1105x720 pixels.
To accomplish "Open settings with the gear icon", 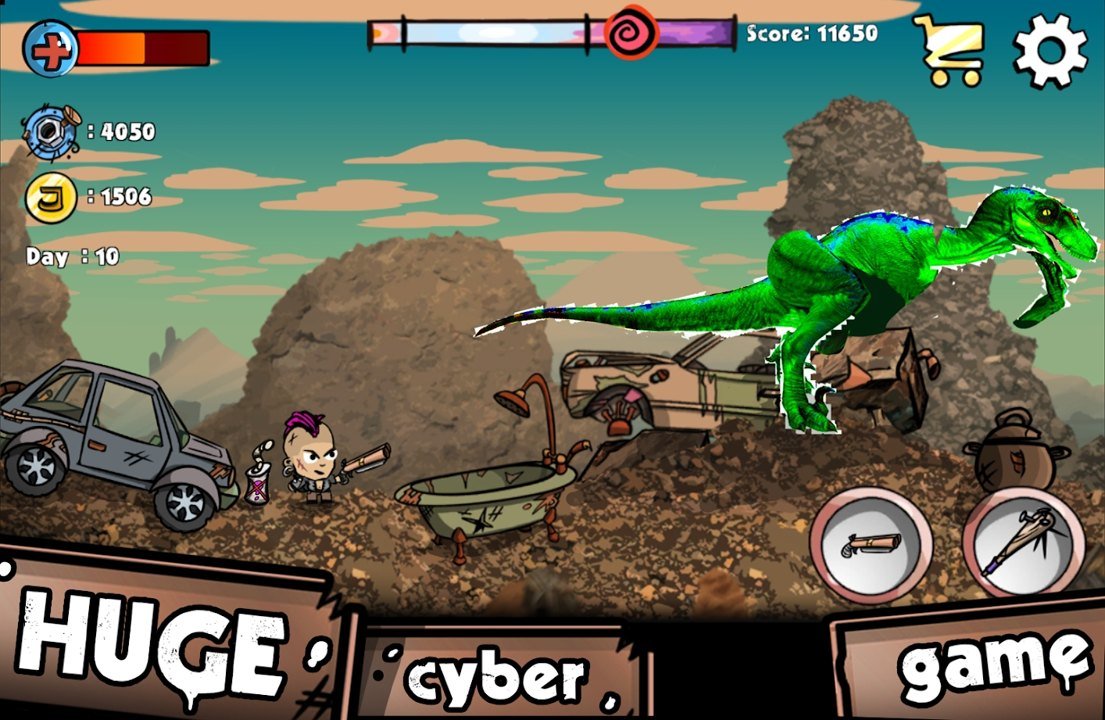I will coord(1050,50).
